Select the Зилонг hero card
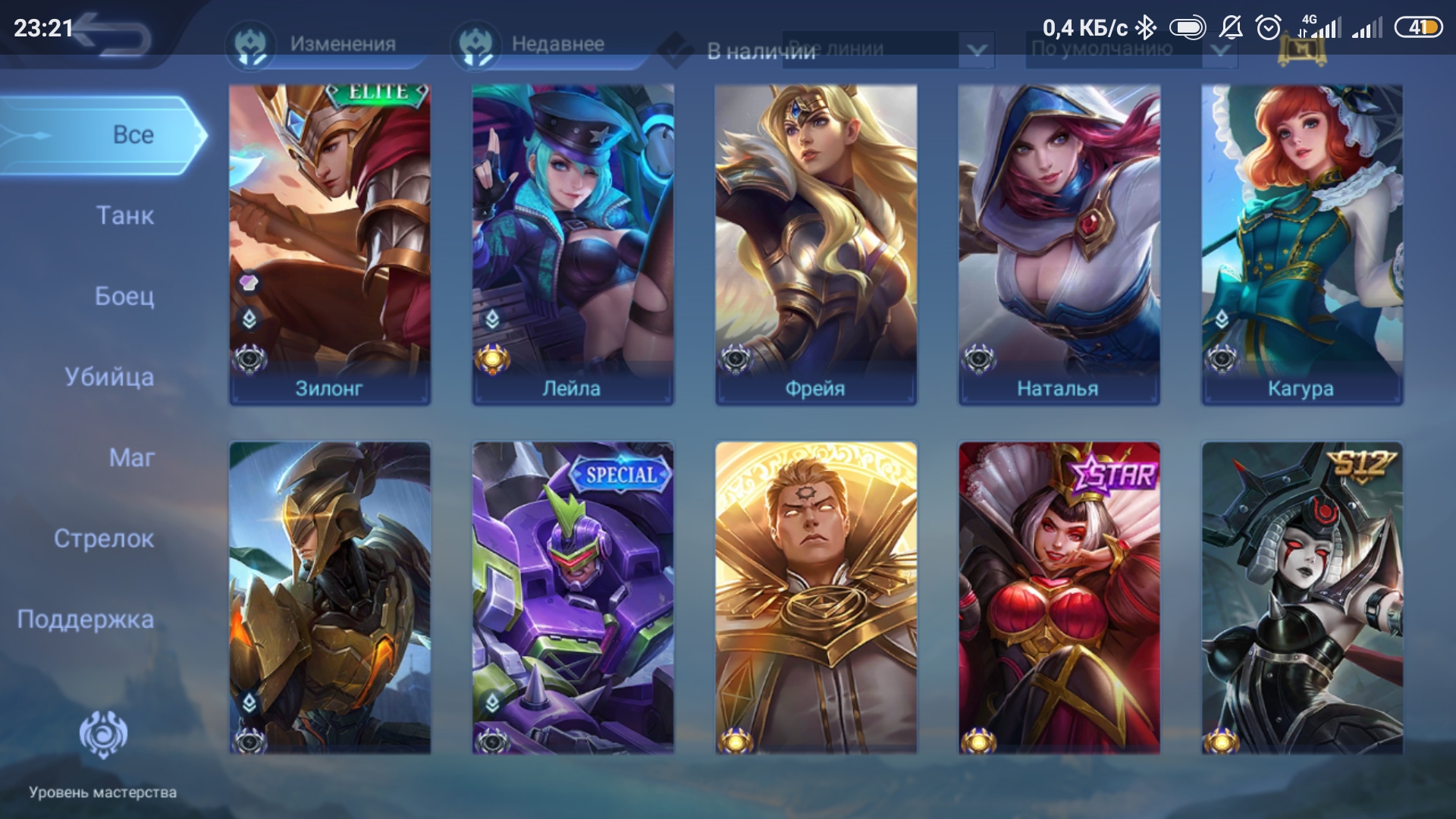The width and height of the screenshot is (1456, 819). (330, 244)
